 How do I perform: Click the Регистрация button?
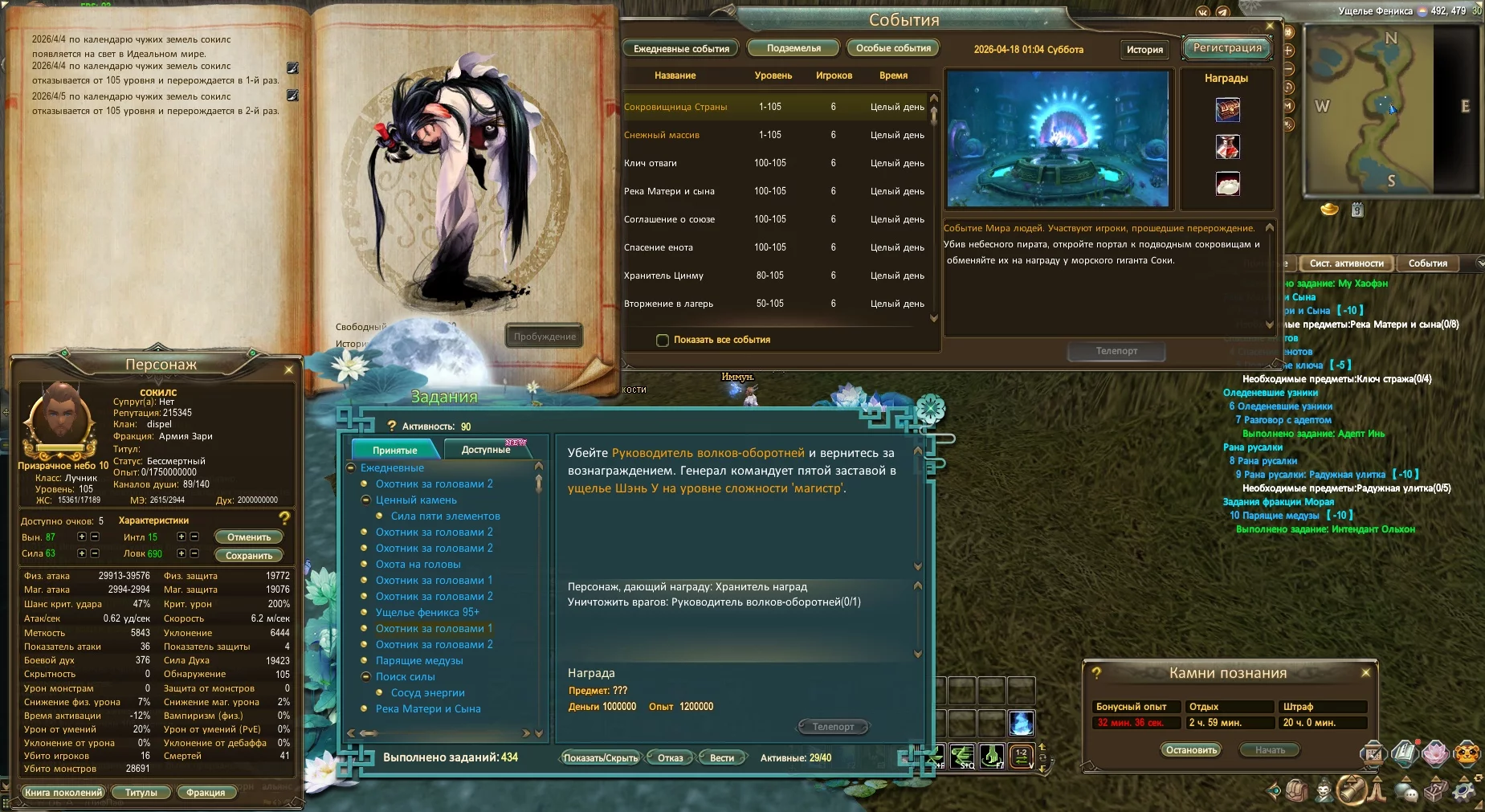1227,48
